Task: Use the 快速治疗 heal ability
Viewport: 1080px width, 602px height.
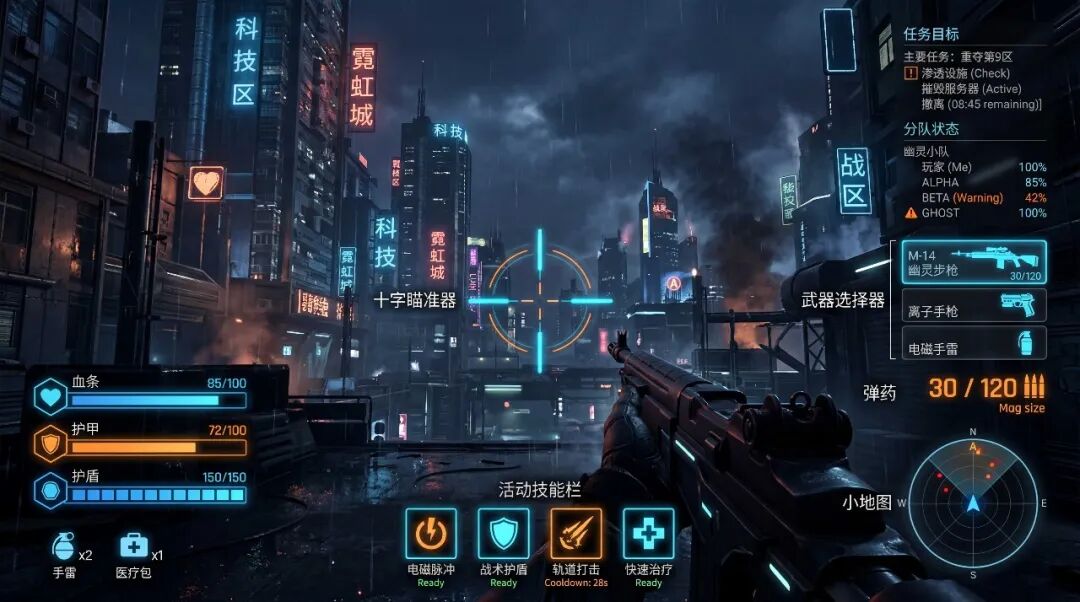Action: (648, 533)
